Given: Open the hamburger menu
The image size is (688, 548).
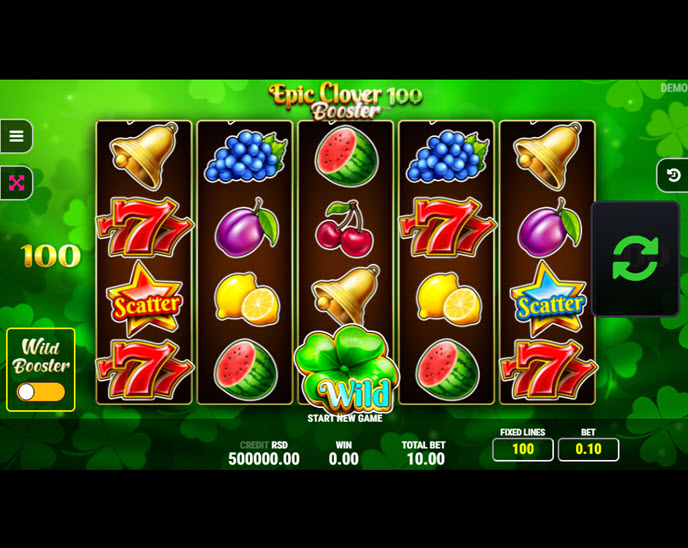Looking at the screenshot, I should (x=16, y=136).
